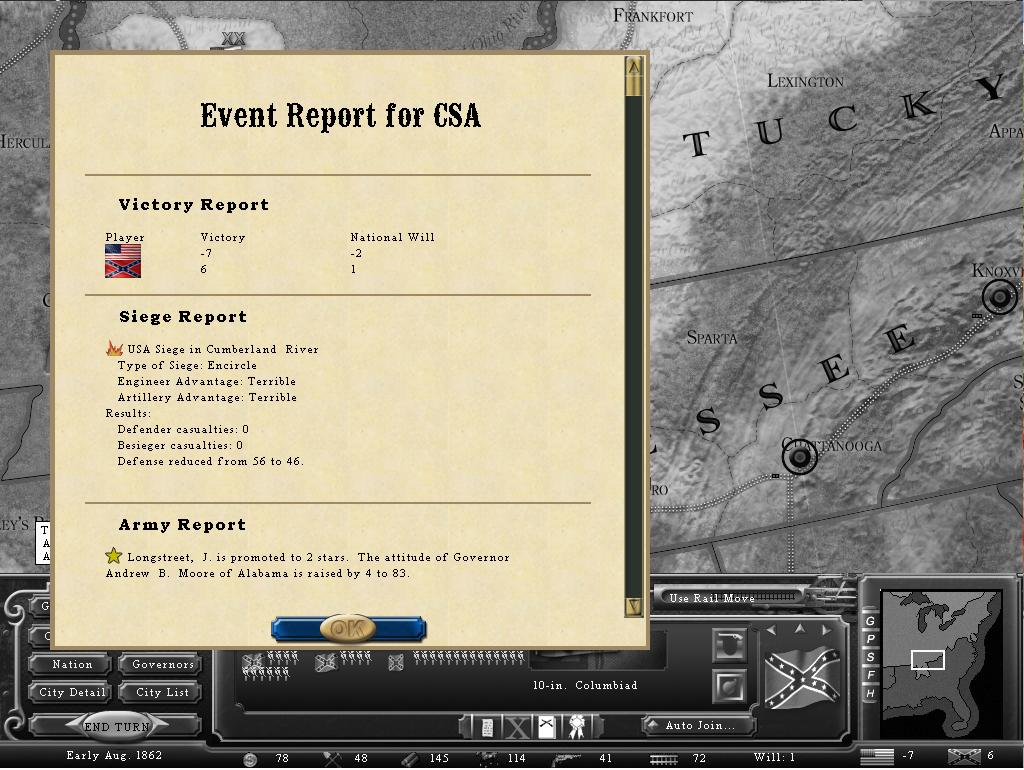Show the City Detail panel

click(x=72, y=692)
